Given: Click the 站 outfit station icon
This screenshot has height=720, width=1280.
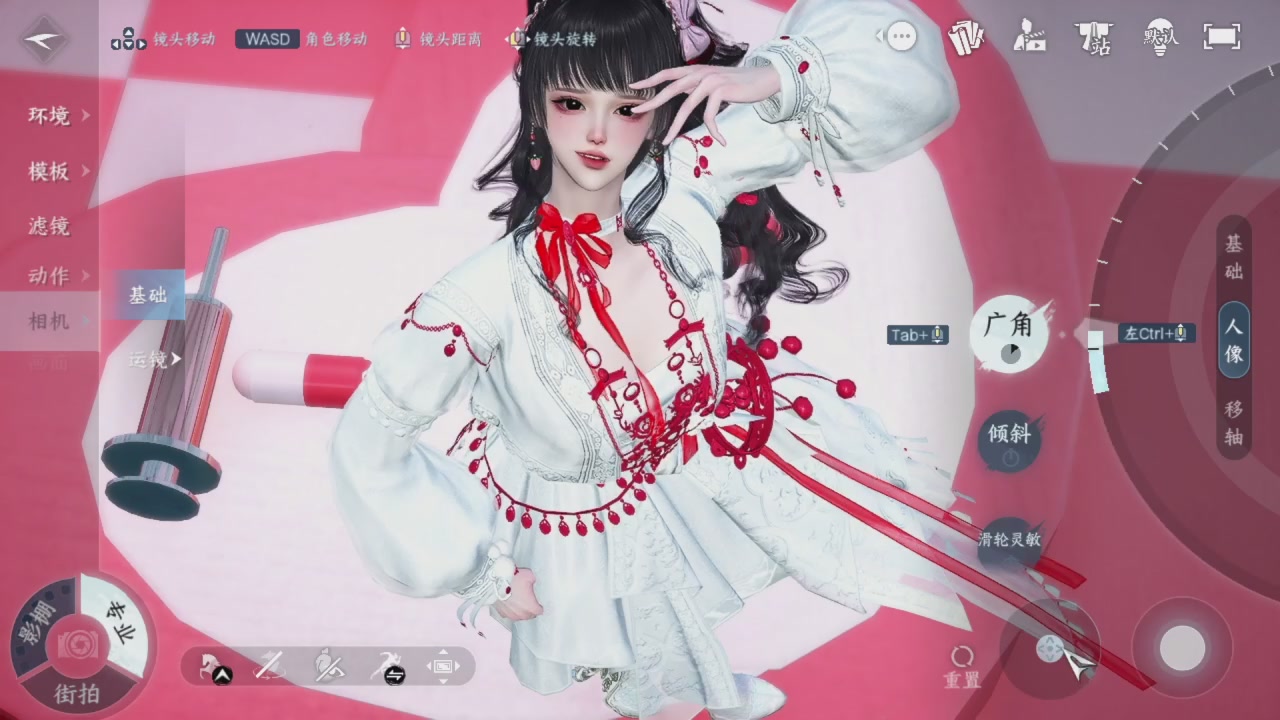Looking at the screenshot, I should tap(1095, 38).
